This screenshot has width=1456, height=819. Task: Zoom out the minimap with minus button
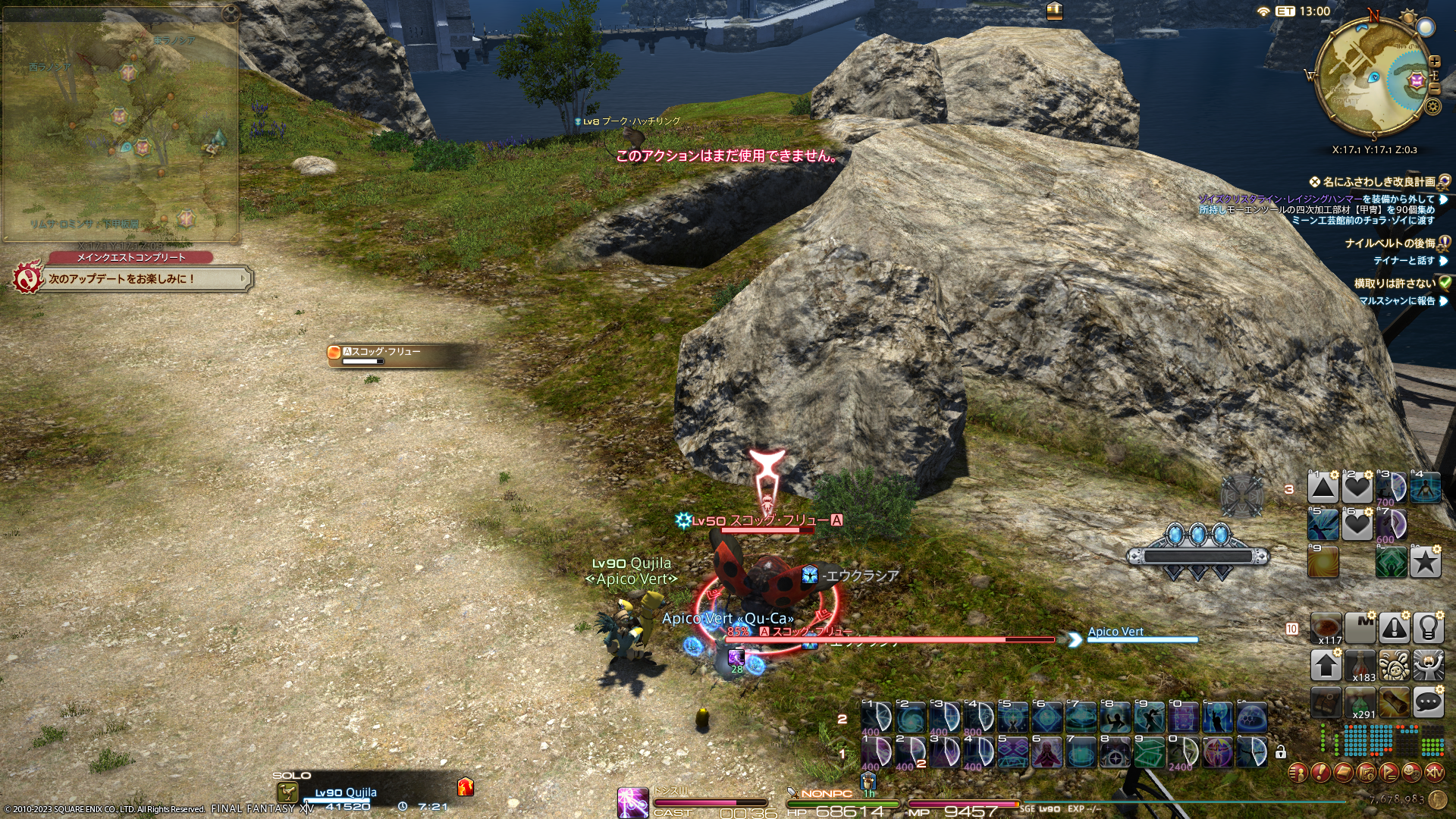[1434, 89]
